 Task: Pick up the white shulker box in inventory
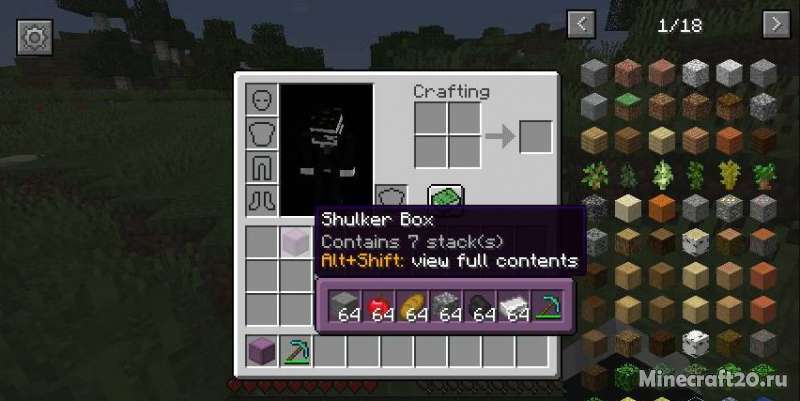click(296, 242)
